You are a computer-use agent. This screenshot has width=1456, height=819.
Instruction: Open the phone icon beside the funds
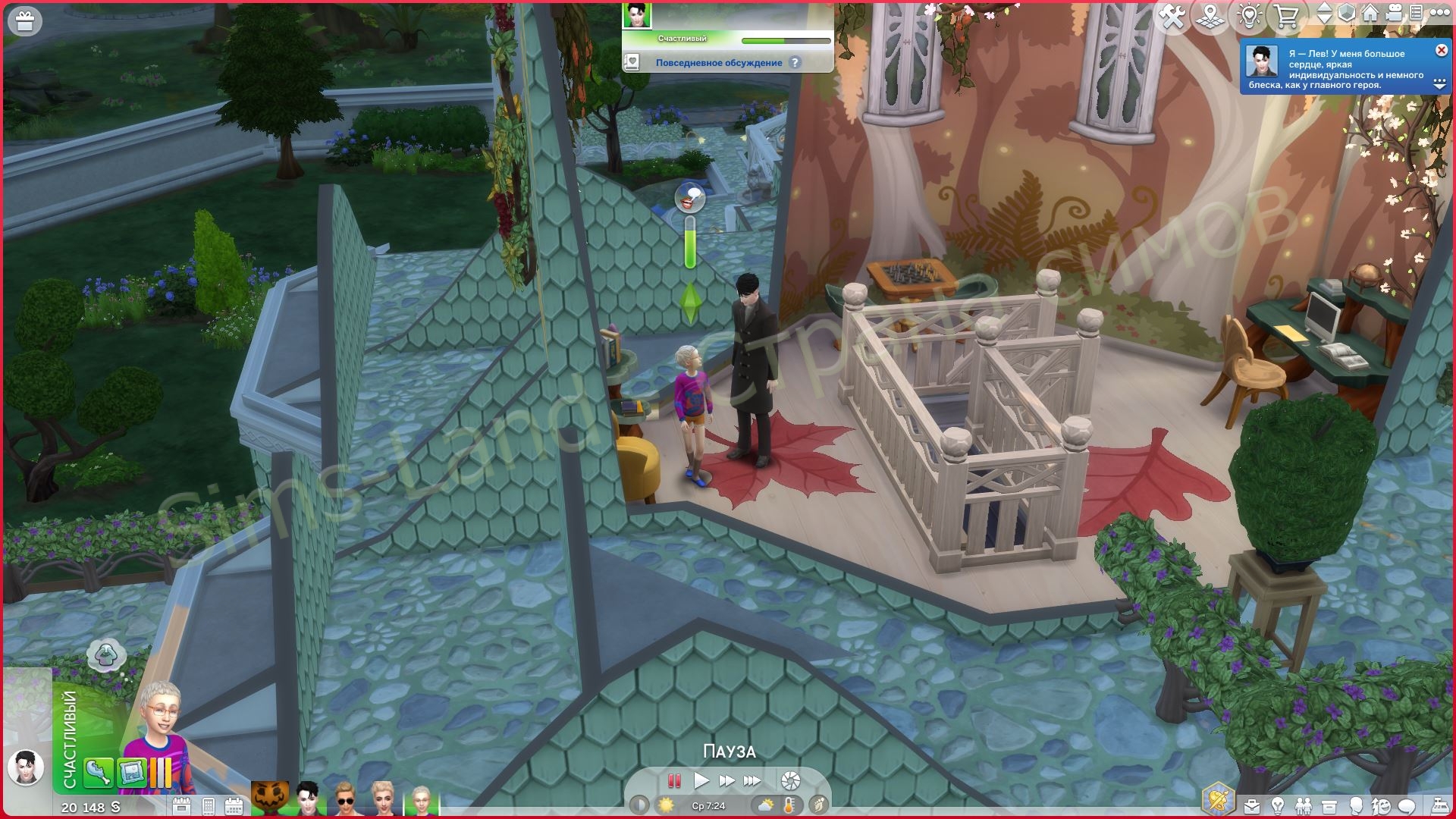coord(209,806)
